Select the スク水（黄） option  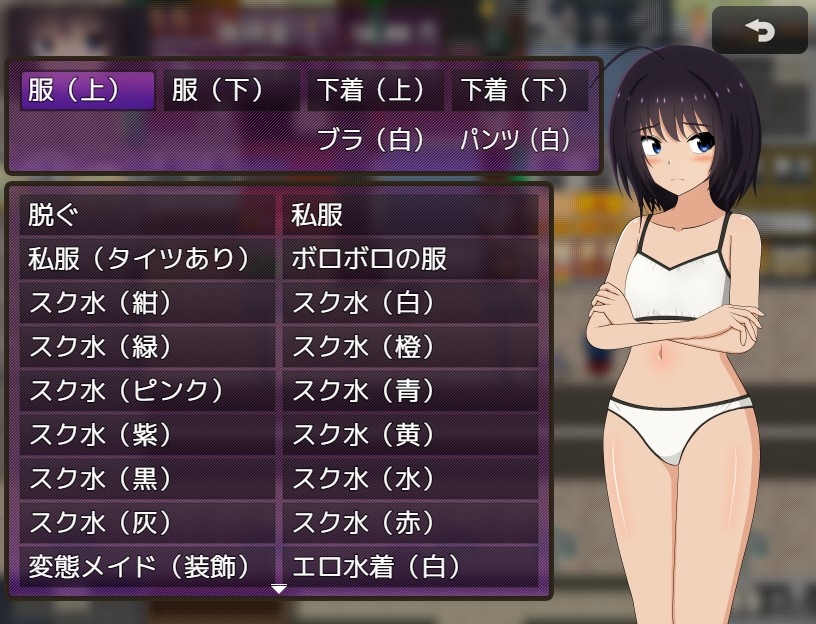[x=410, y=435]
